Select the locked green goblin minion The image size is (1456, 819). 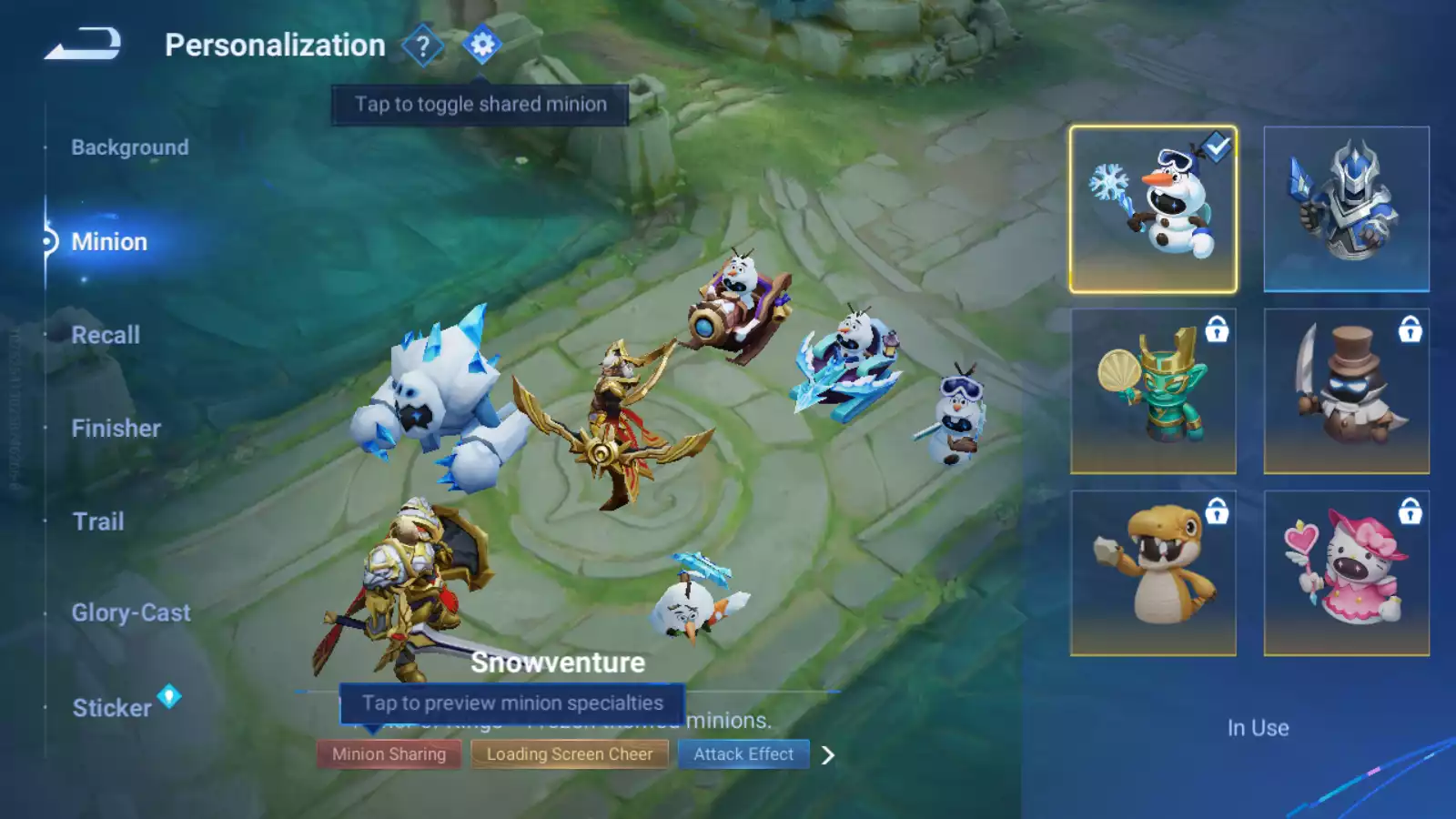tap(1153, 391)
